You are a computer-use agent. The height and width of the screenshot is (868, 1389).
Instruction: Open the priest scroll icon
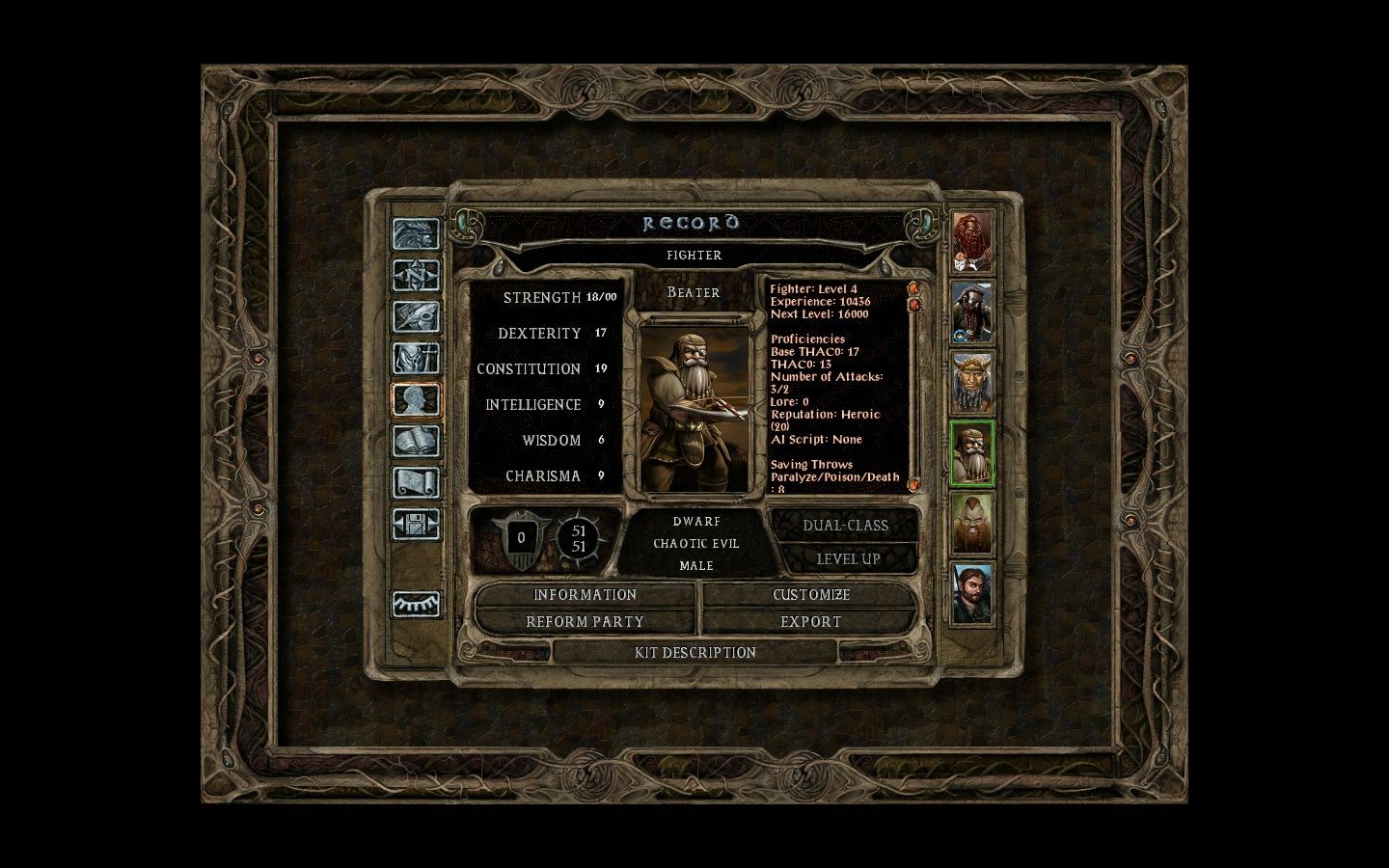[x=416, y=482]
